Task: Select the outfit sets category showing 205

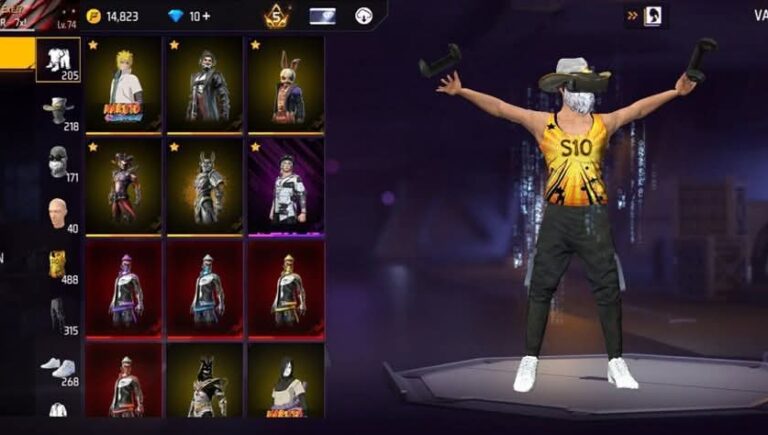Action: tap(58, 60)
